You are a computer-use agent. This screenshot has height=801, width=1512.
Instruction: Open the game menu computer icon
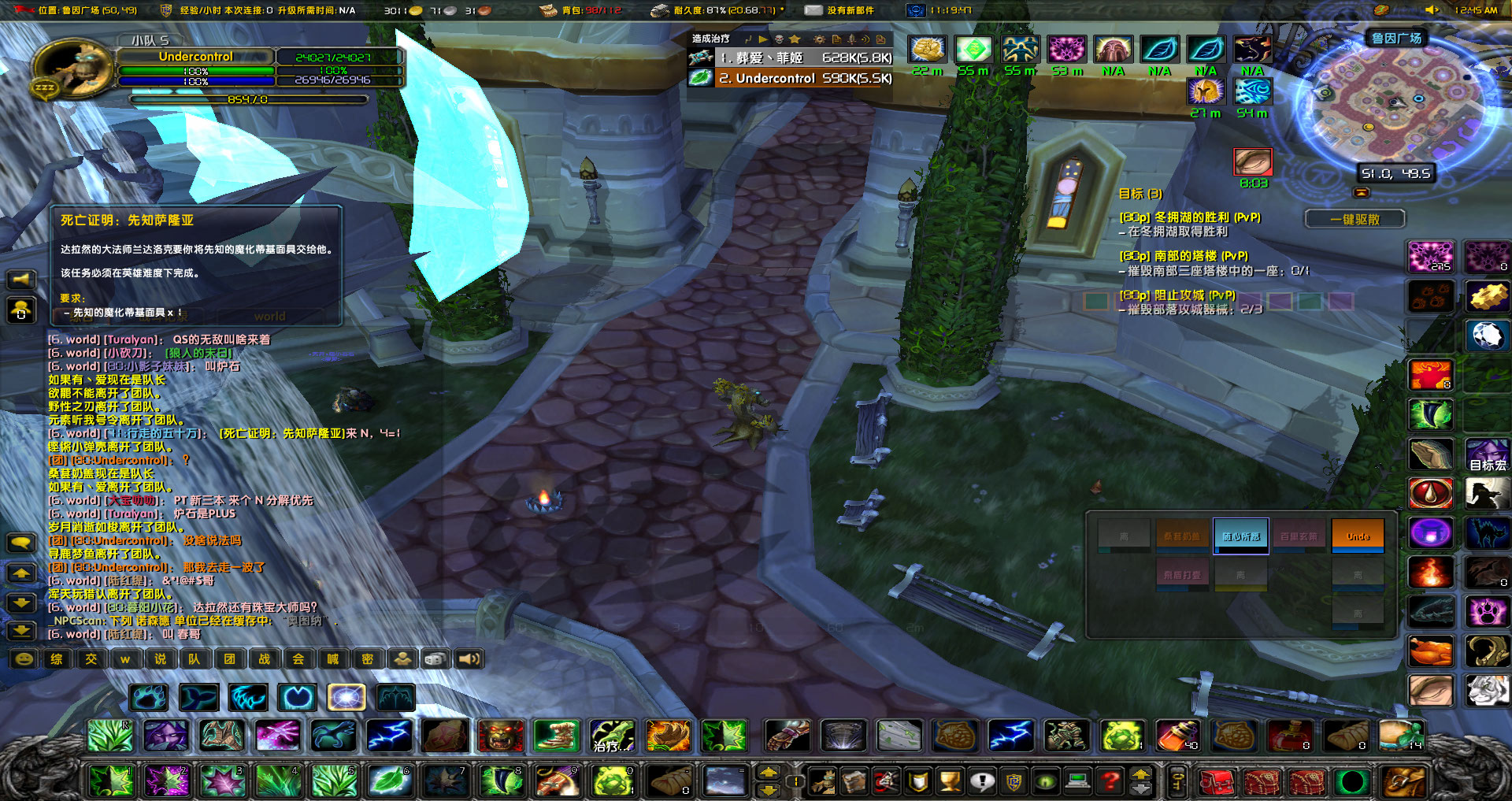1077,781
